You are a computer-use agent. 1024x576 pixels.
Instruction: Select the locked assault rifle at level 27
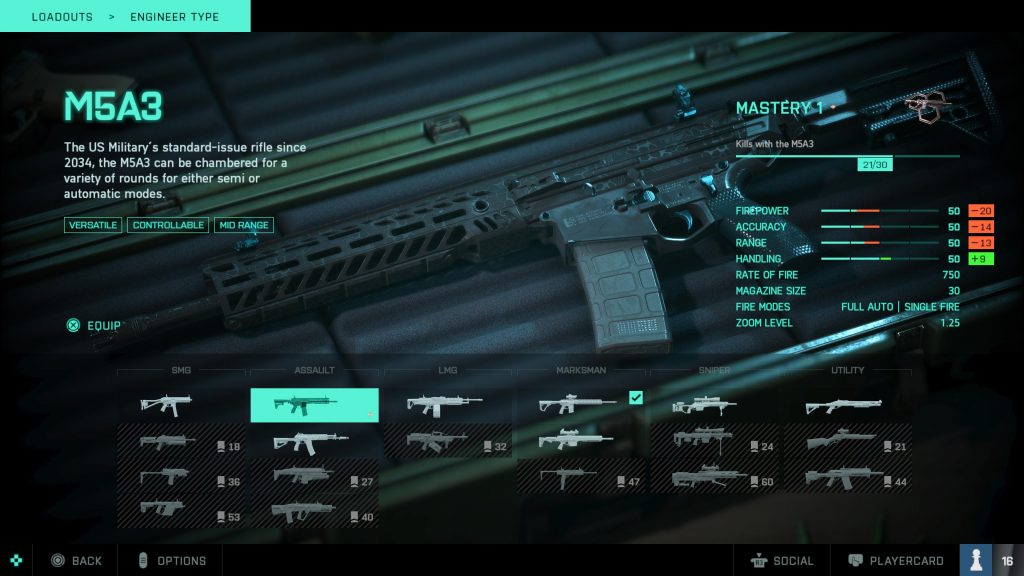point(314,476)
